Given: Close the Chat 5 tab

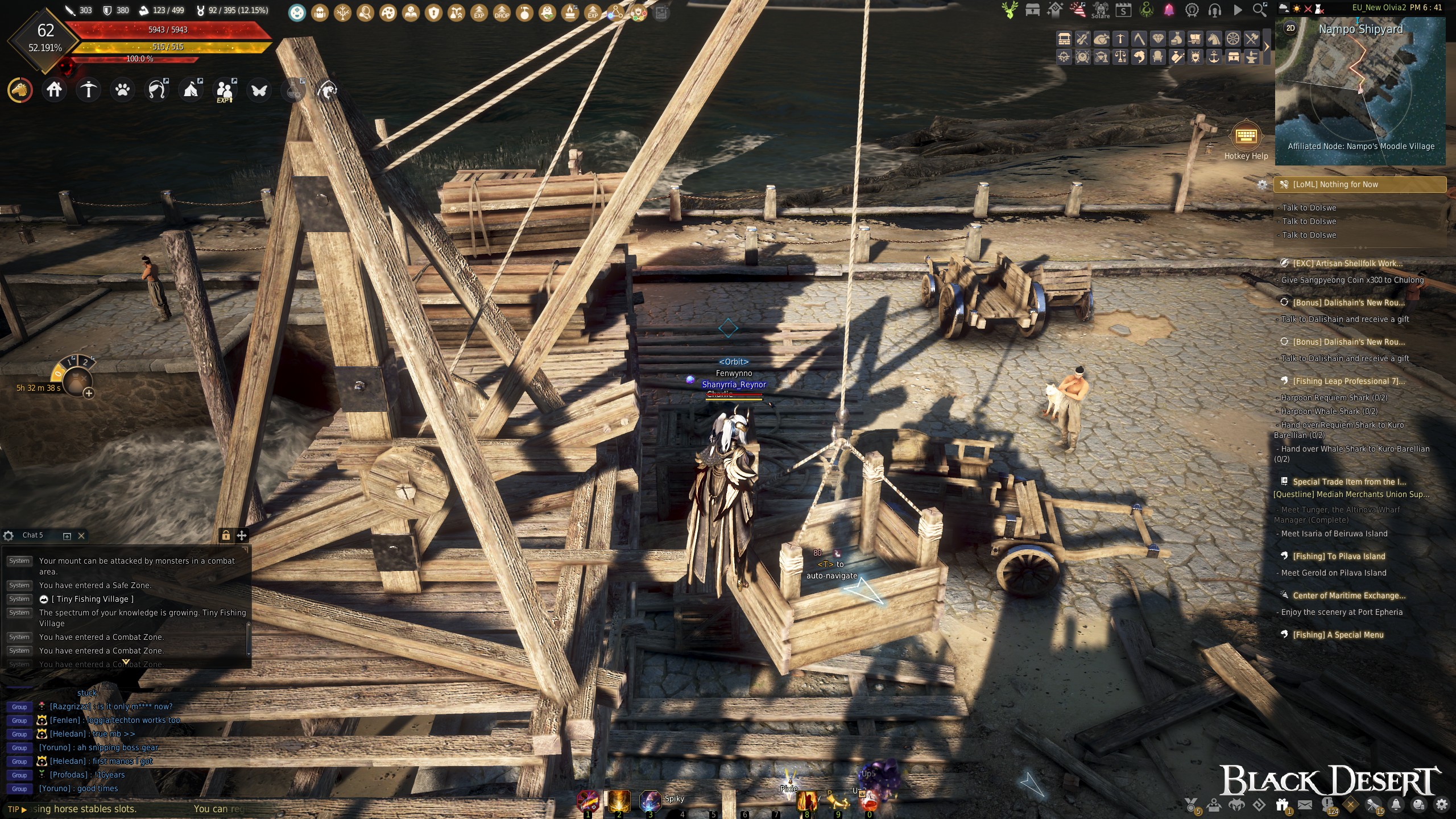Looking at the screenshot, I should coord(81,536).
